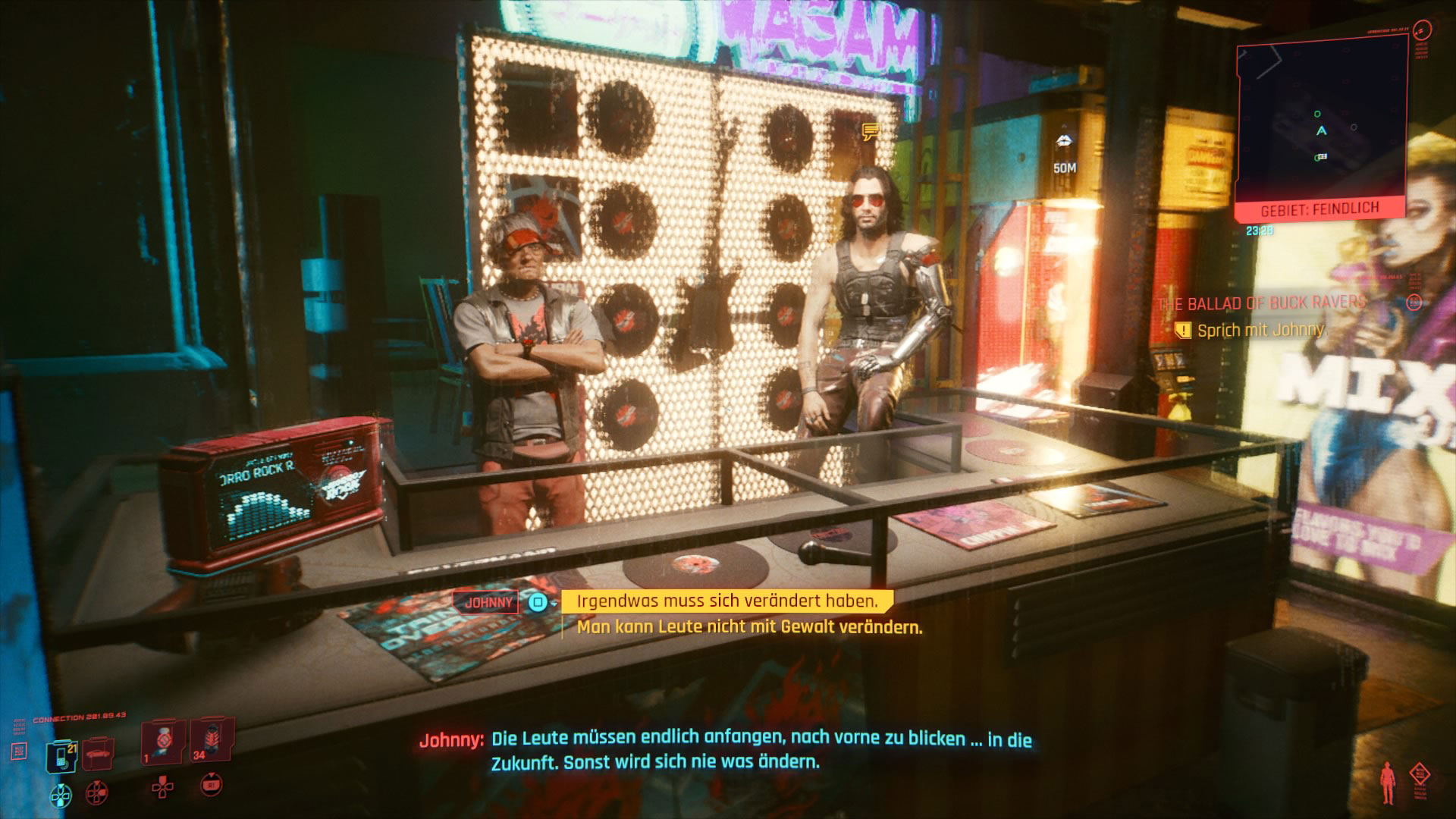The height and width of the screenshot is (819, 1456).
Task: Select the grenade slot with 34 count
Action: (x=212, y=739)
